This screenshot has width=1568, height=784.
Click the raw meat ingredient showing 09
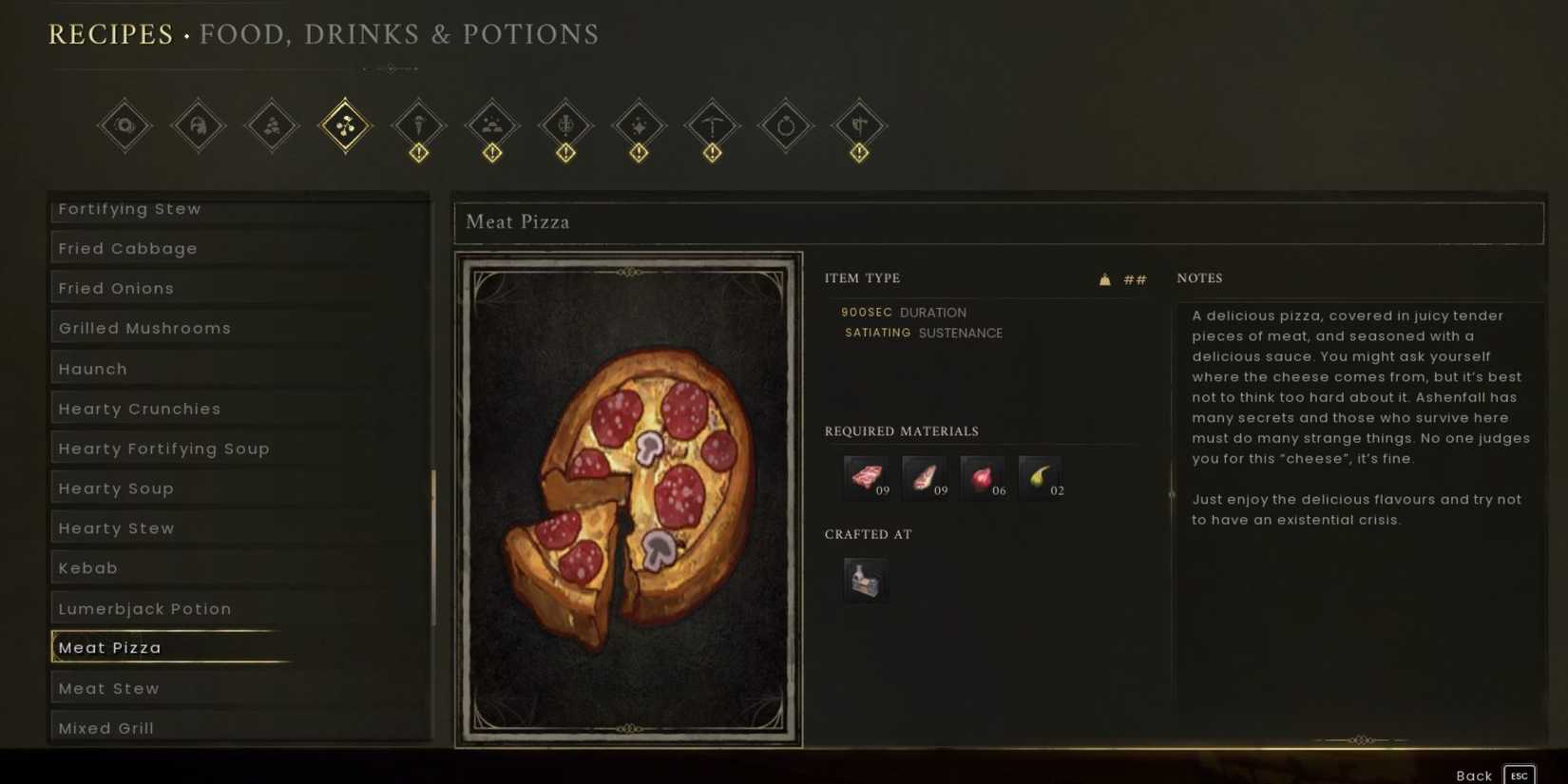(x=865, y=475)
